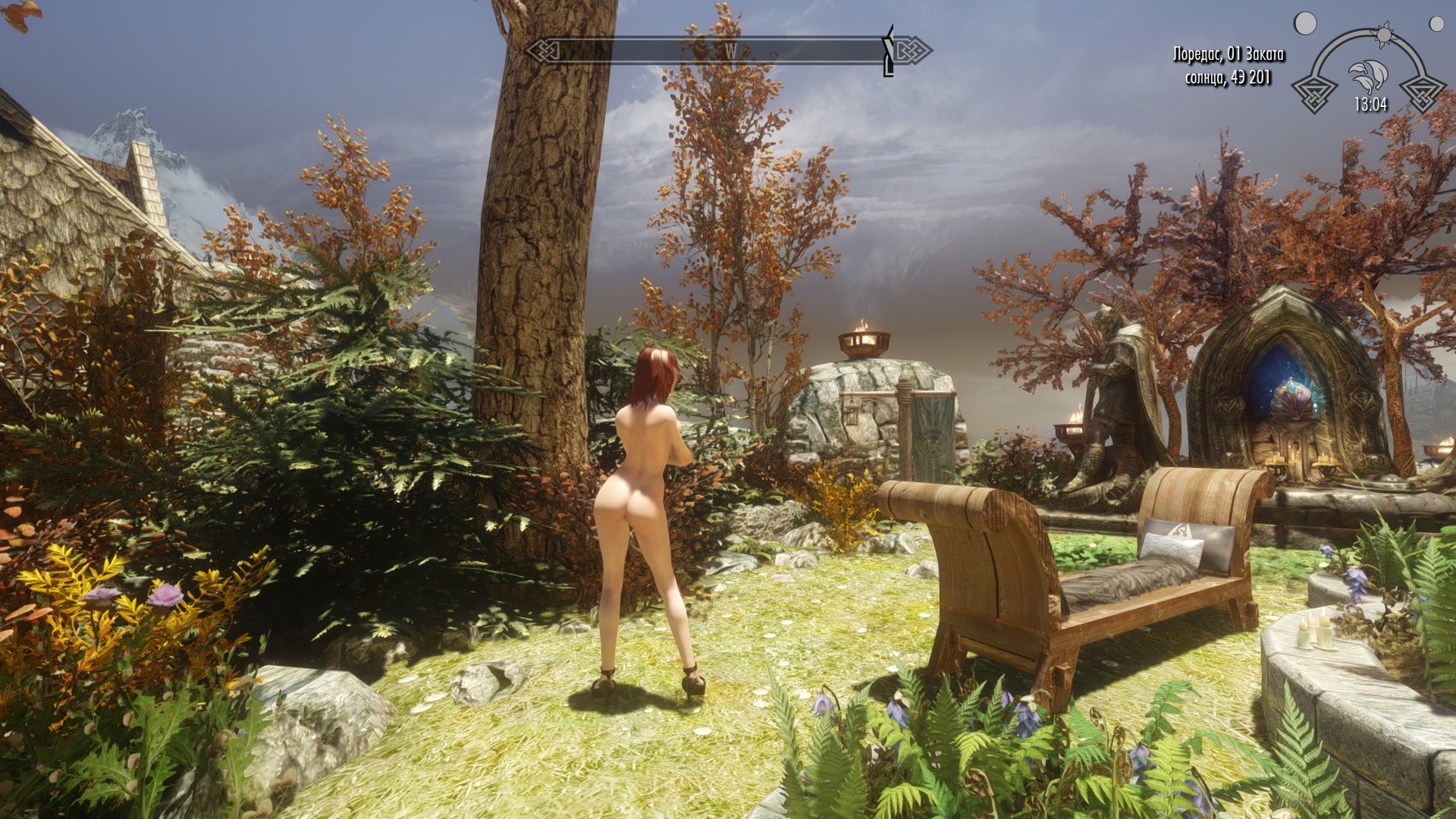Click the sun icon on the day arc
Image resolution: width=1456 pixels, height=819 pixels.
click(1385, 35)
